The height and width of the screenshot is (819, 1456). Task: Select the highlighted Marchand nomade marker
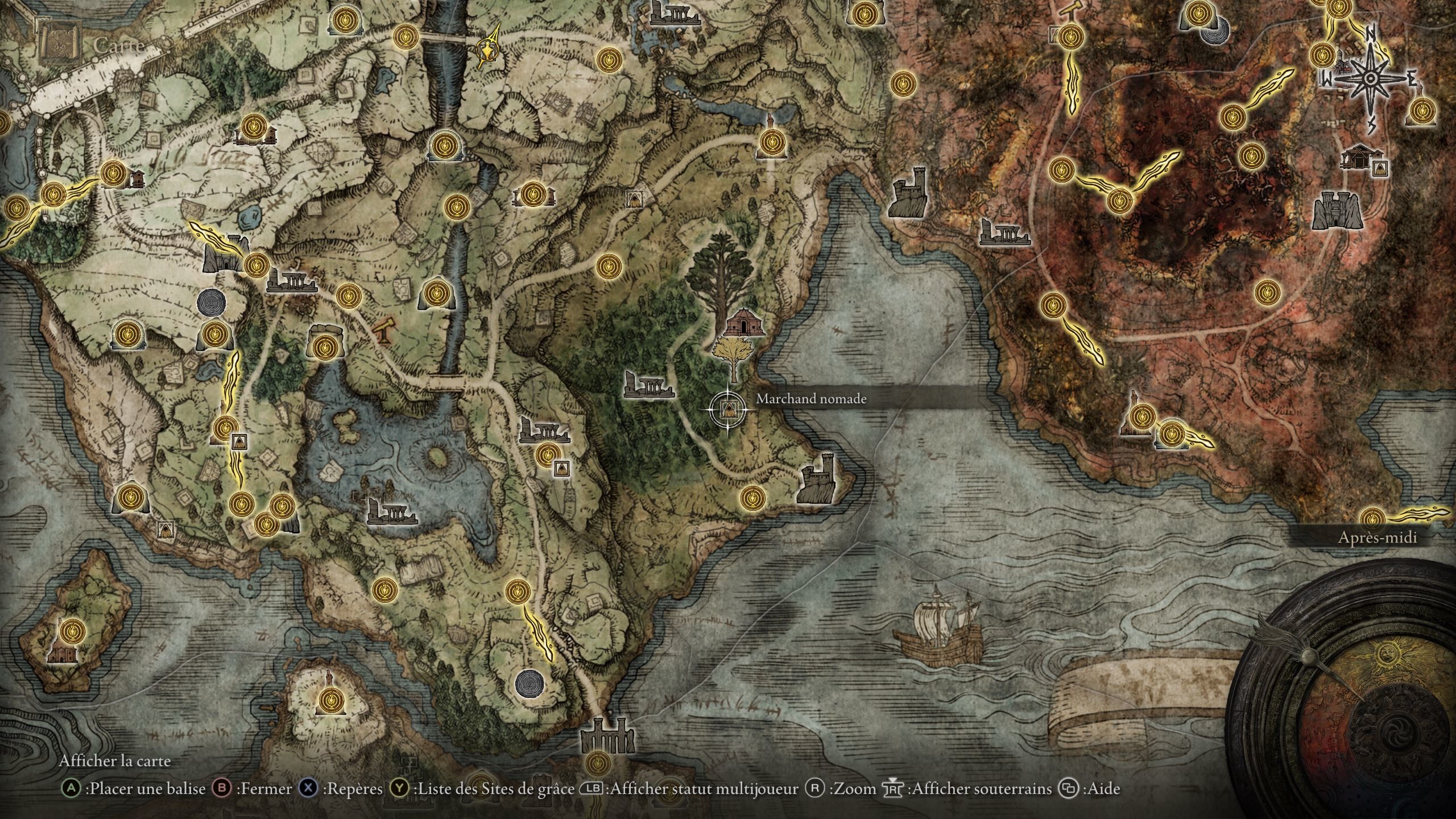coord(726,408)
